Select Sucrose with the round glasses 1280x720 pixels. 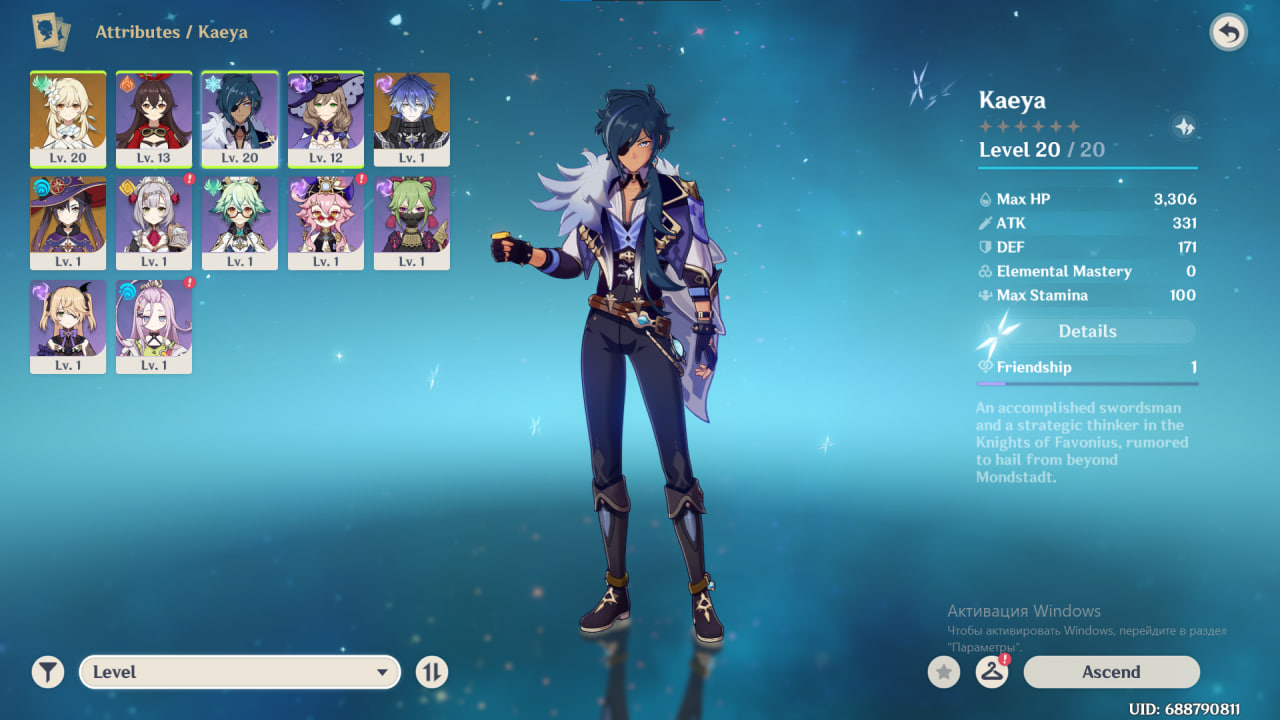(240, 223)
